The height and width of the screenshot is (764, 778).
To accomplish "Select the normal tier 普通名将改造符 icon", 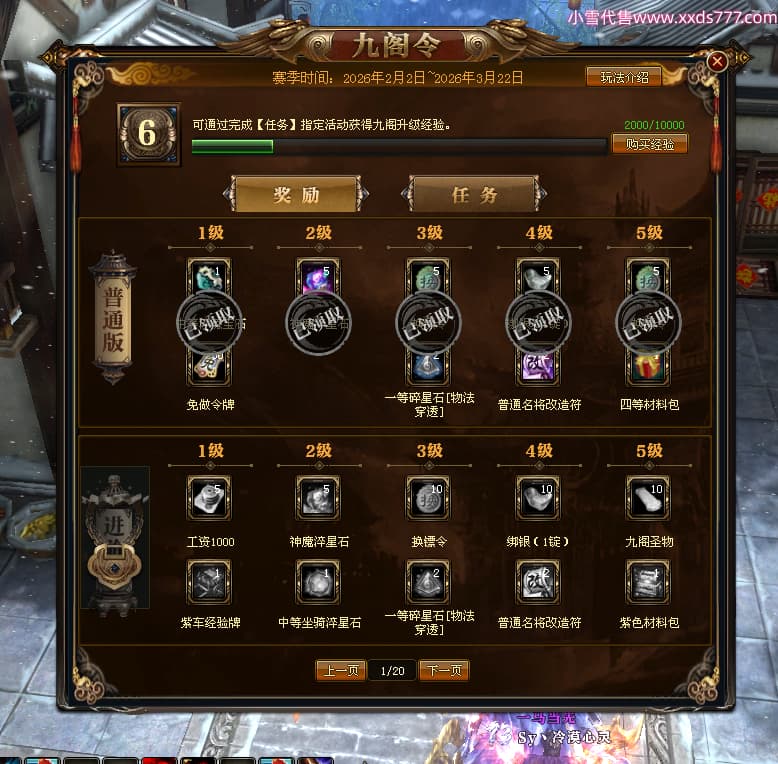I will [538, 367].
